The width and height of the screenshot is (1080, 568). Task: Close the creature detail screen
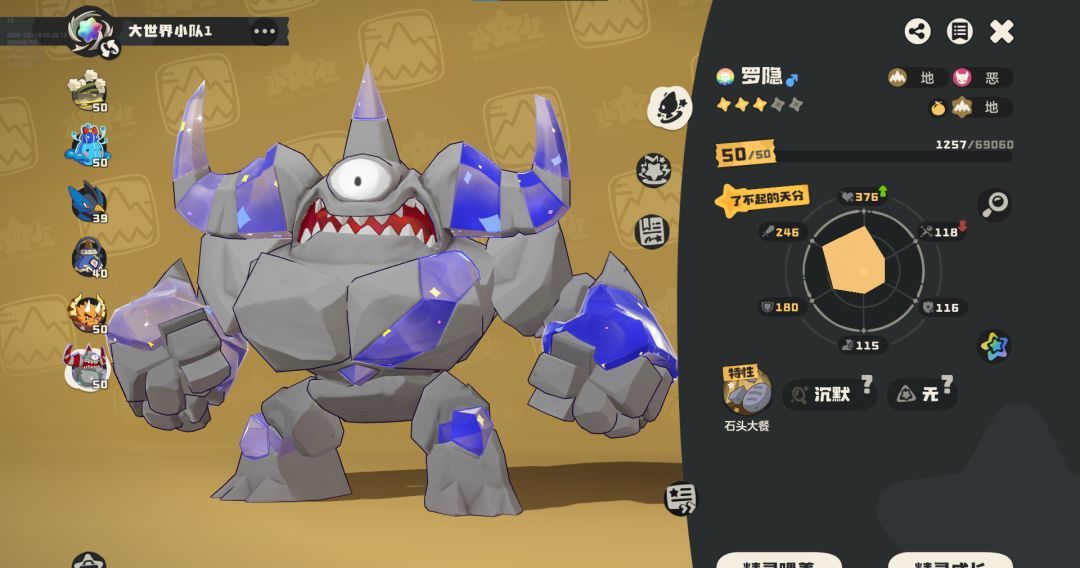1002,32
